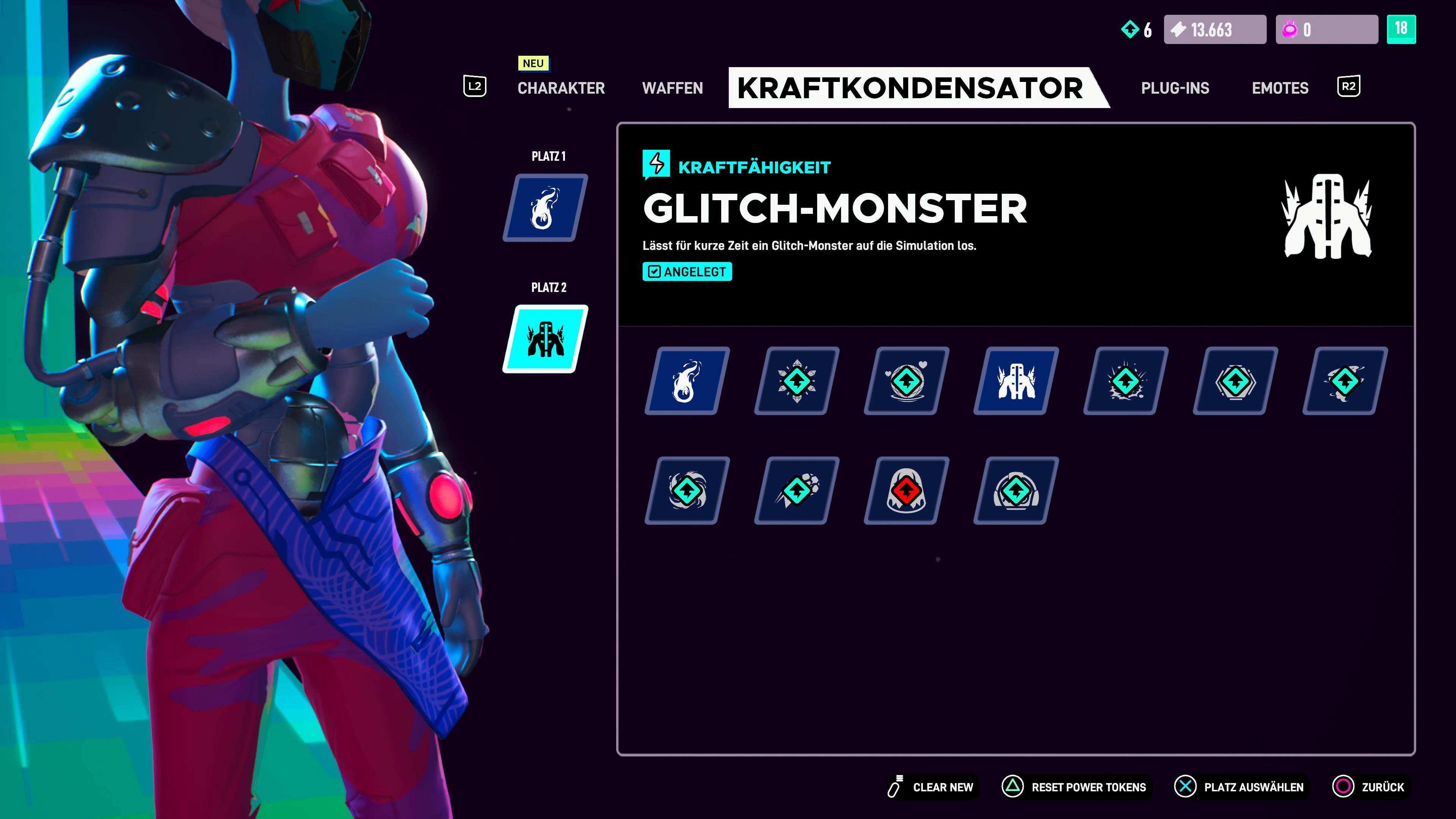Switch to the Charakter tab
The width and height of the screenshot is (1456, 819).
pyautogui.click(x=561, y=88)
